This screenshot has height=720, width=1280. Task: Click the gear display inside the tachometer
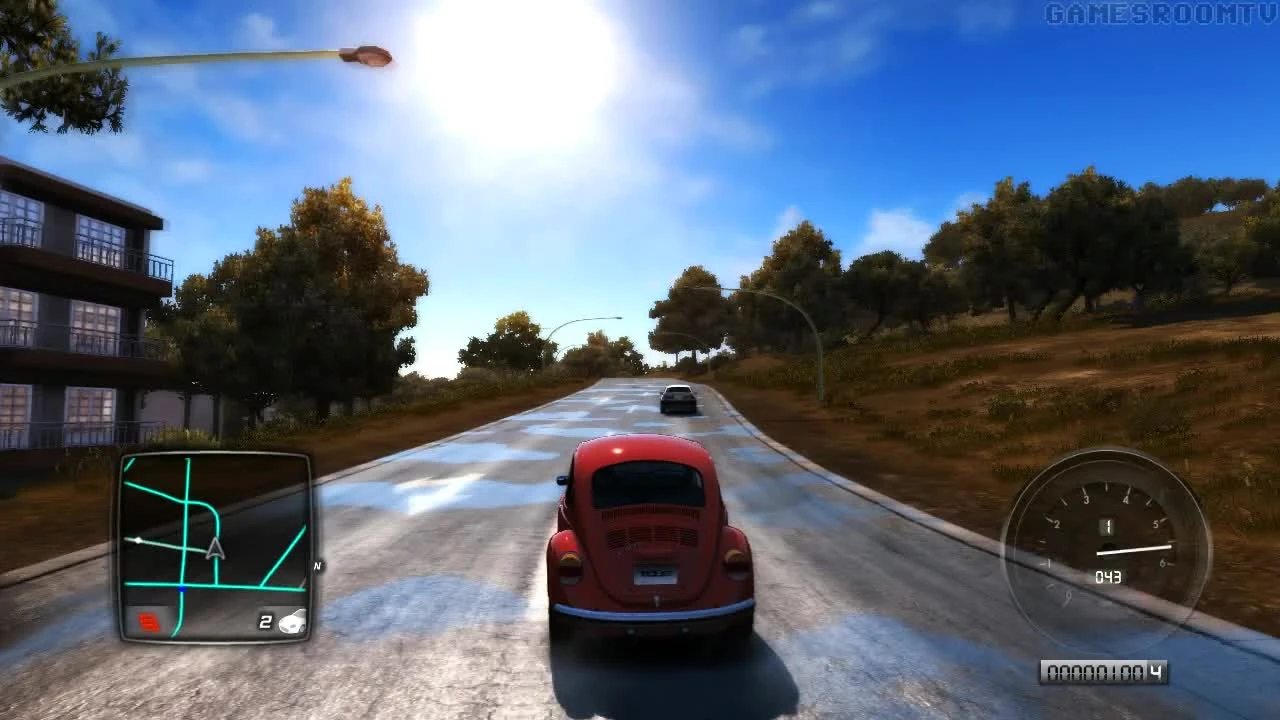pos(1108,525)
